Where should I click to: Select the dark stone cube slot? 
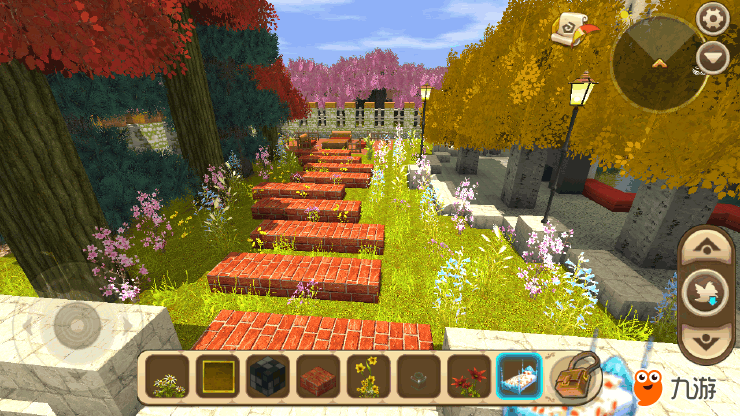(x=267, y=378)
